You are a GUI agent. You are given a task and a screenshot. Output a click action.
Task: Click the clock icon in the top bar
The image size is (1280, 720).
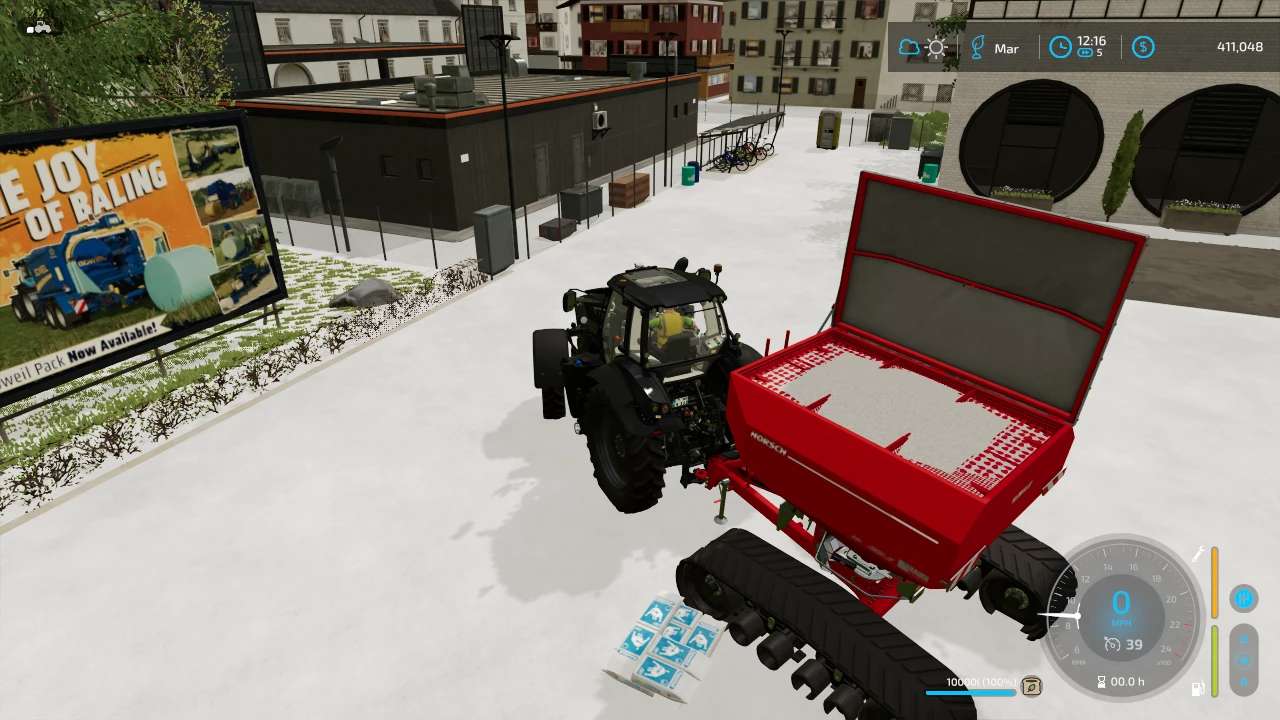pyautogui.click(x=1060, y=47)
